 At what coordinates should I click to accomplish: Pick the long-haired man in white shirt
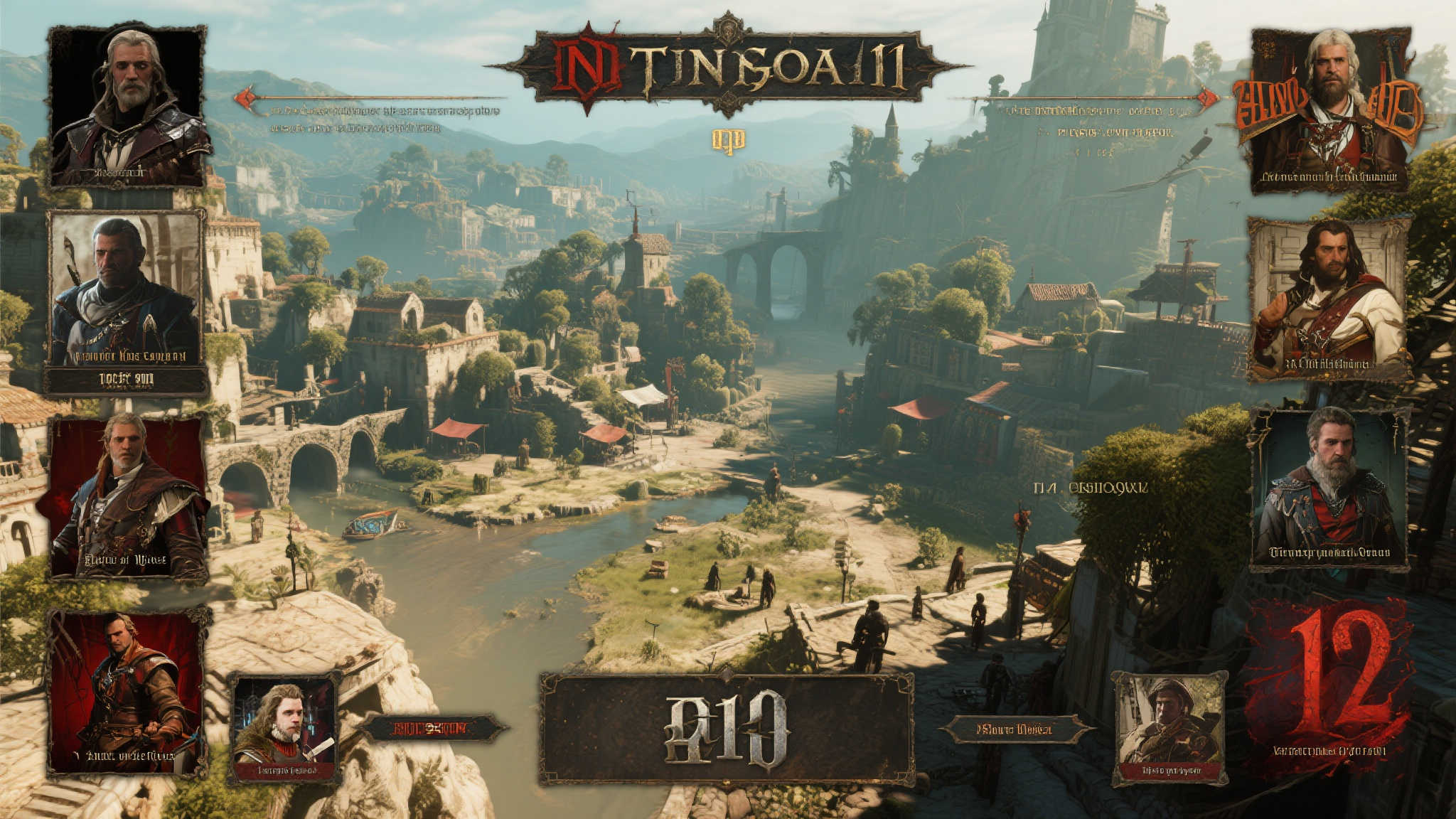[x=1328, y=299]
